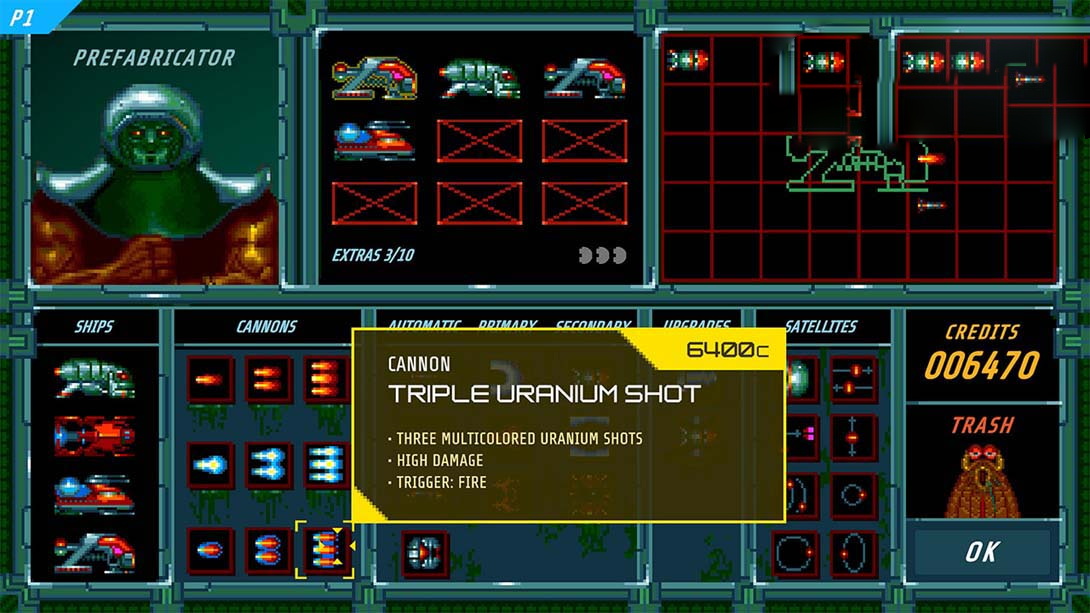Viewport: 1090px width, 613px height.
Task: Pick the double orange shot cannon
Action: (269, 380)
